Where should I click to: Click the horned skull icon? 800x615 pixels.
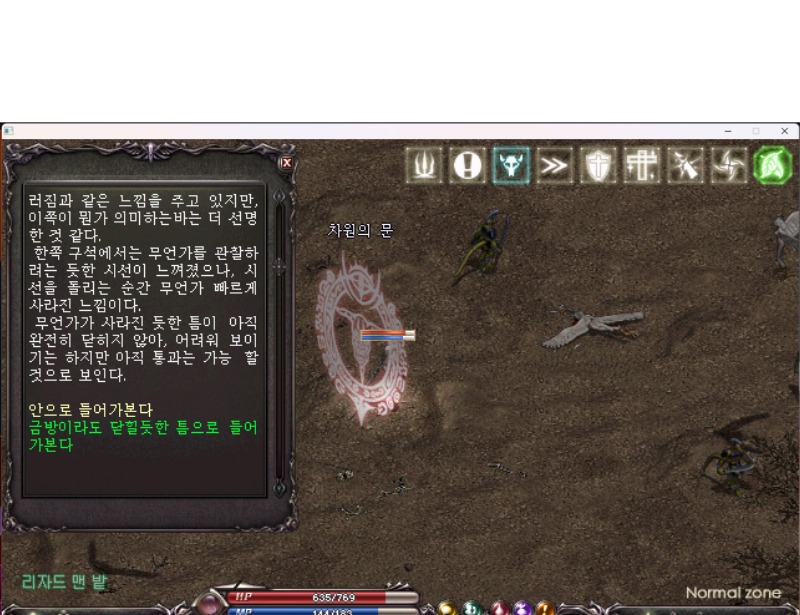pyautogui.click(x=510, y=166)
